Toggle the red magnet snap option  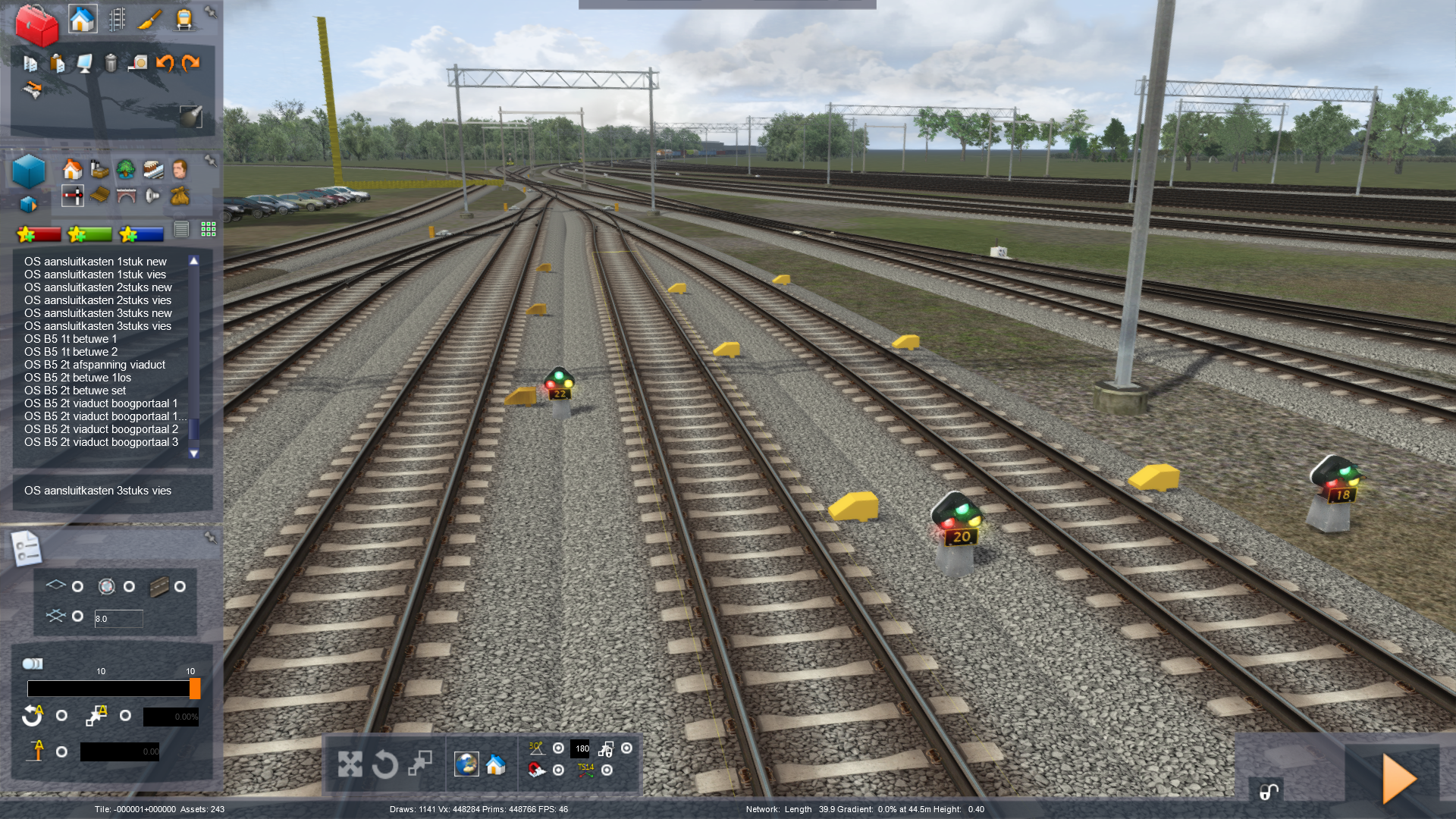(x=536, y=770)
